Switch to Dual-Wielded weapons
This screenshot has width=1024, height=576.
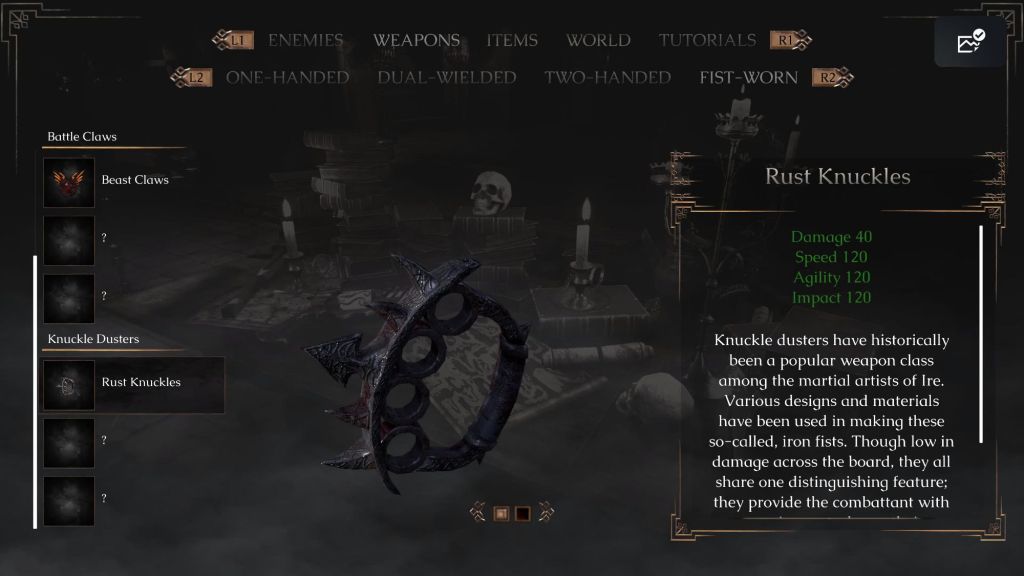tap(447, 77)
